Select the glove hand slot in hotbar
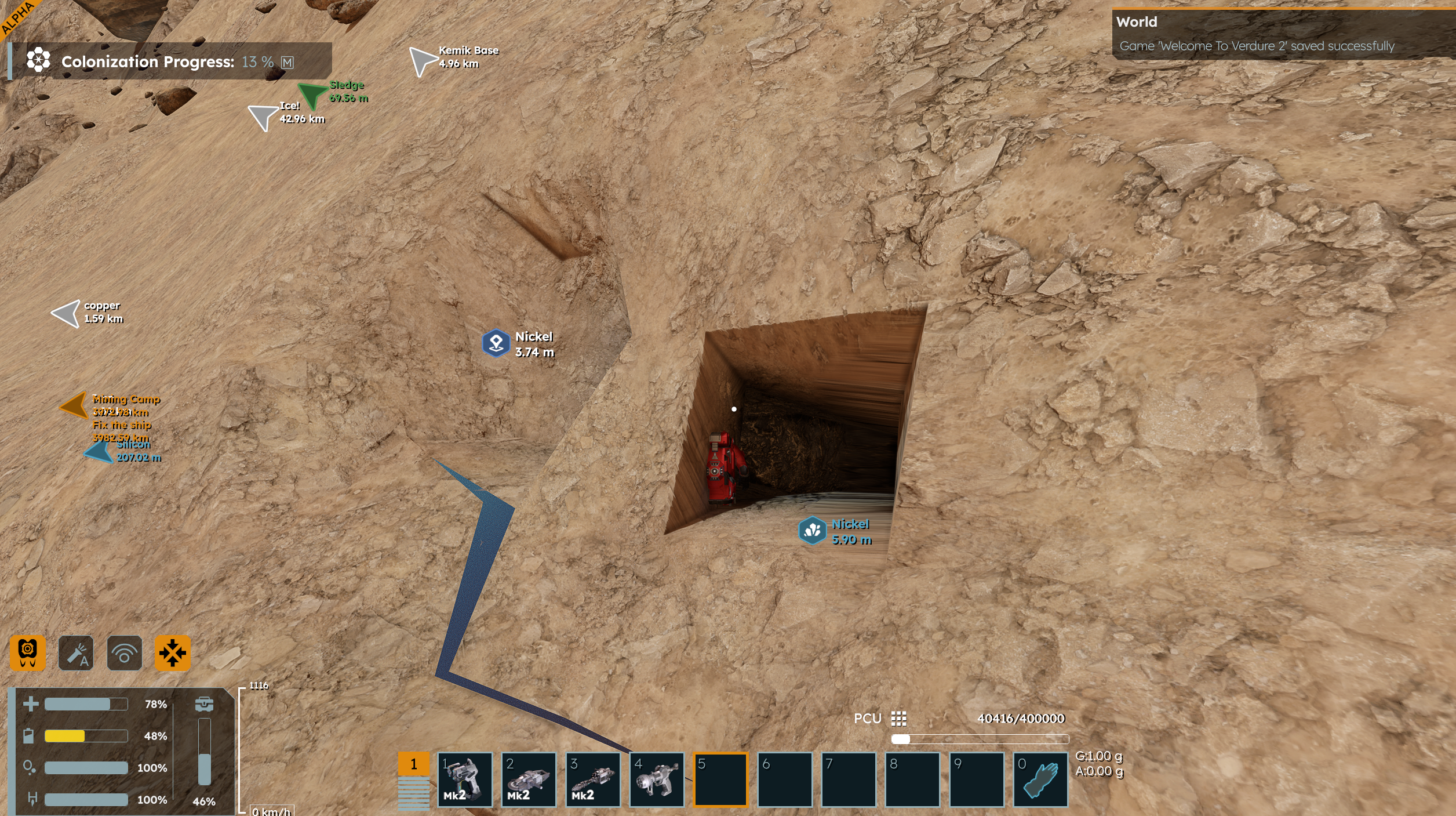Screen dimensions: 1456x816 tap(1040, 779)
